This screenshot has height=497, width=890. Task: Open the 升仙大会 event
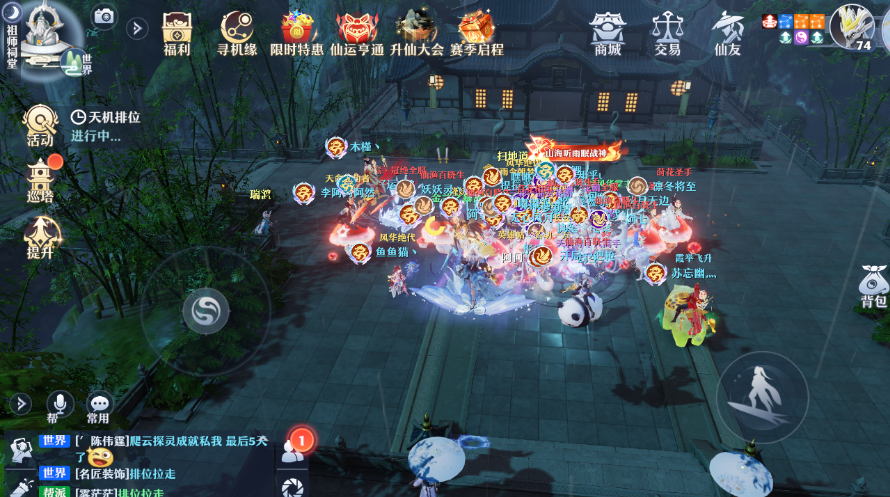tap(417, 32)
